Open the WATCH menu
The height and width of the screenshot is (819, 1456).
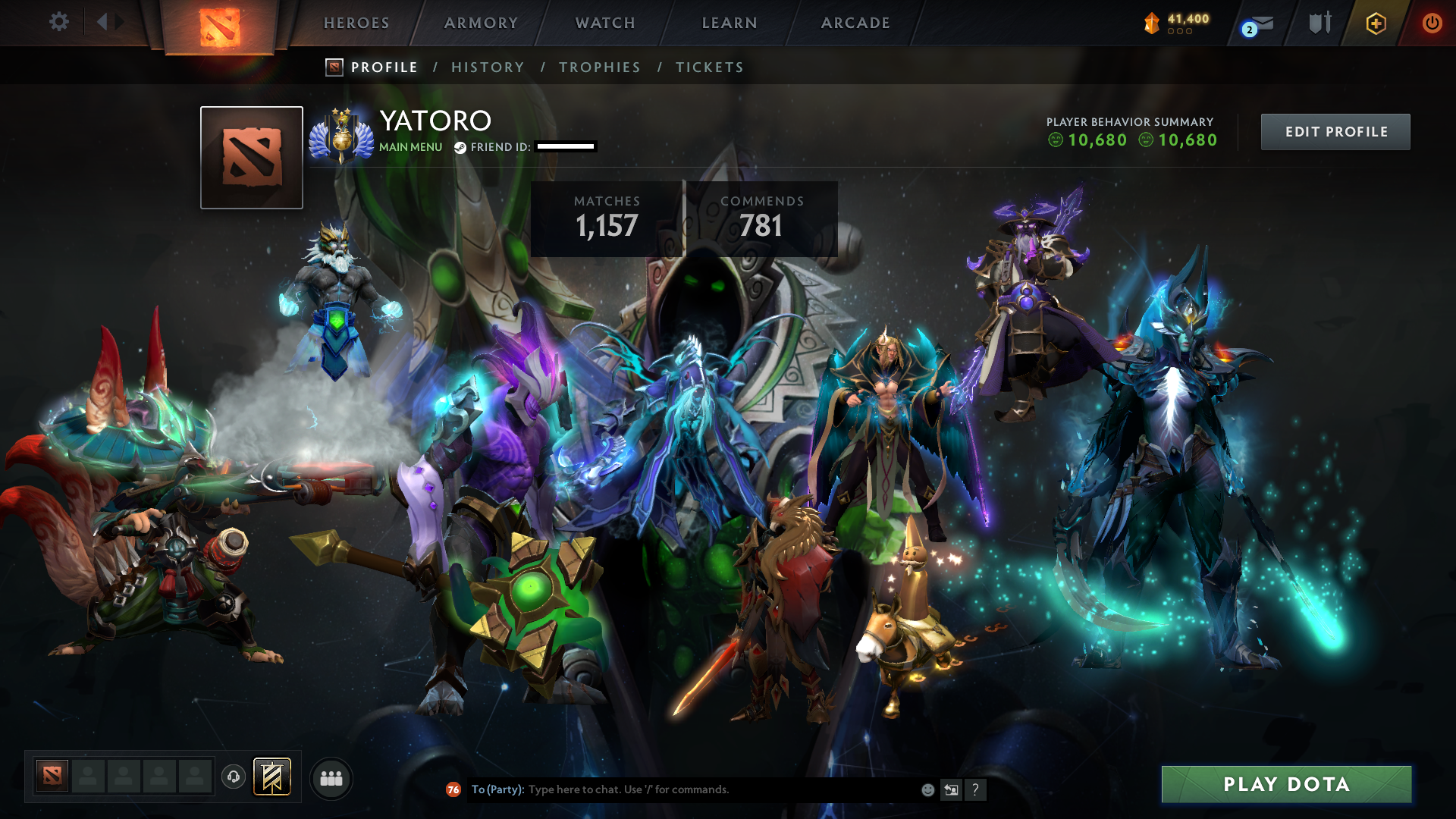tap(604, 23)
